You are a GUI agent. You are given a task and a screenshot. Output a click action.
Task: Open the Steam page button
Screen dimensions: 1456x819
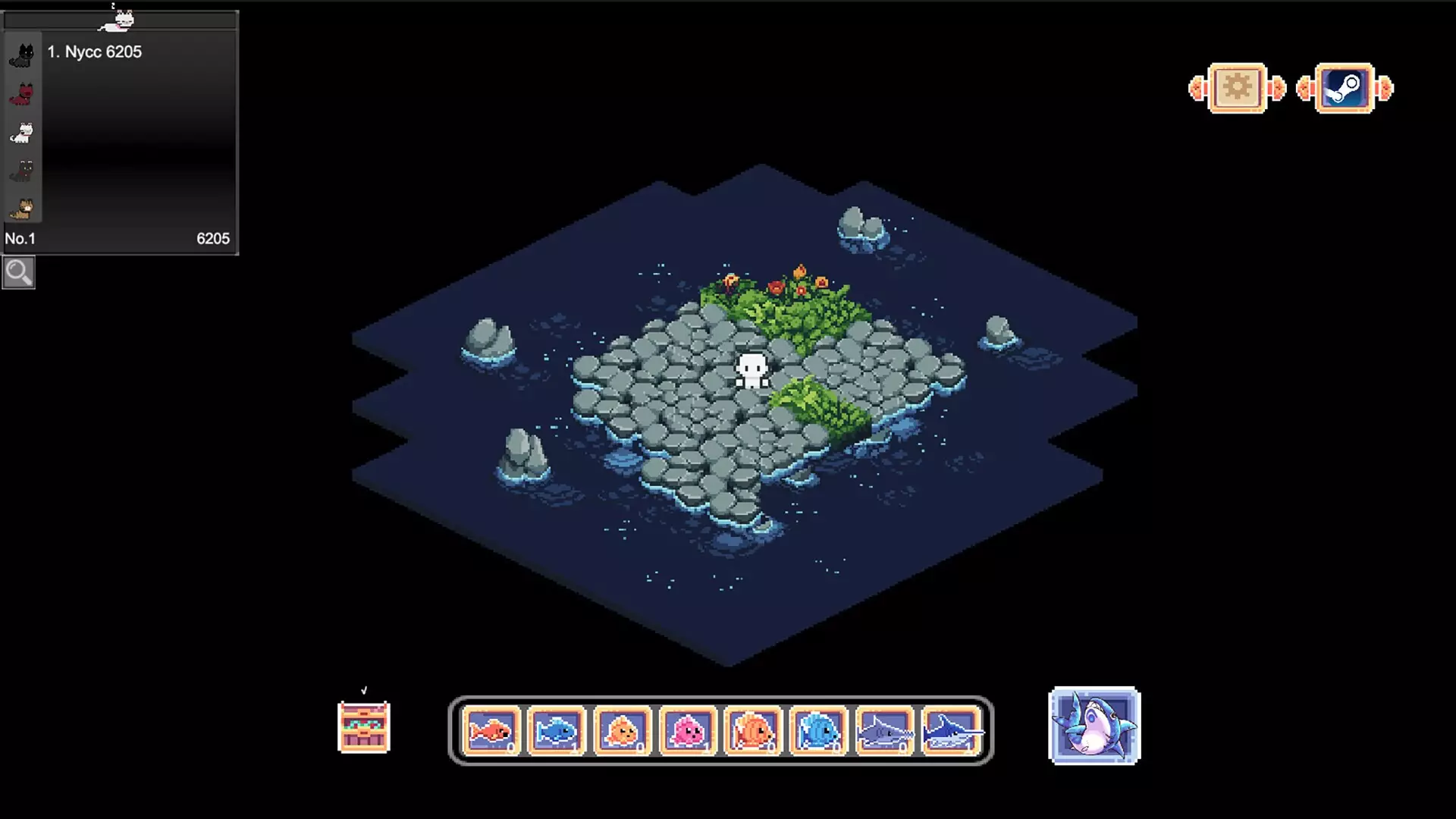click(x=1344, y=89)
